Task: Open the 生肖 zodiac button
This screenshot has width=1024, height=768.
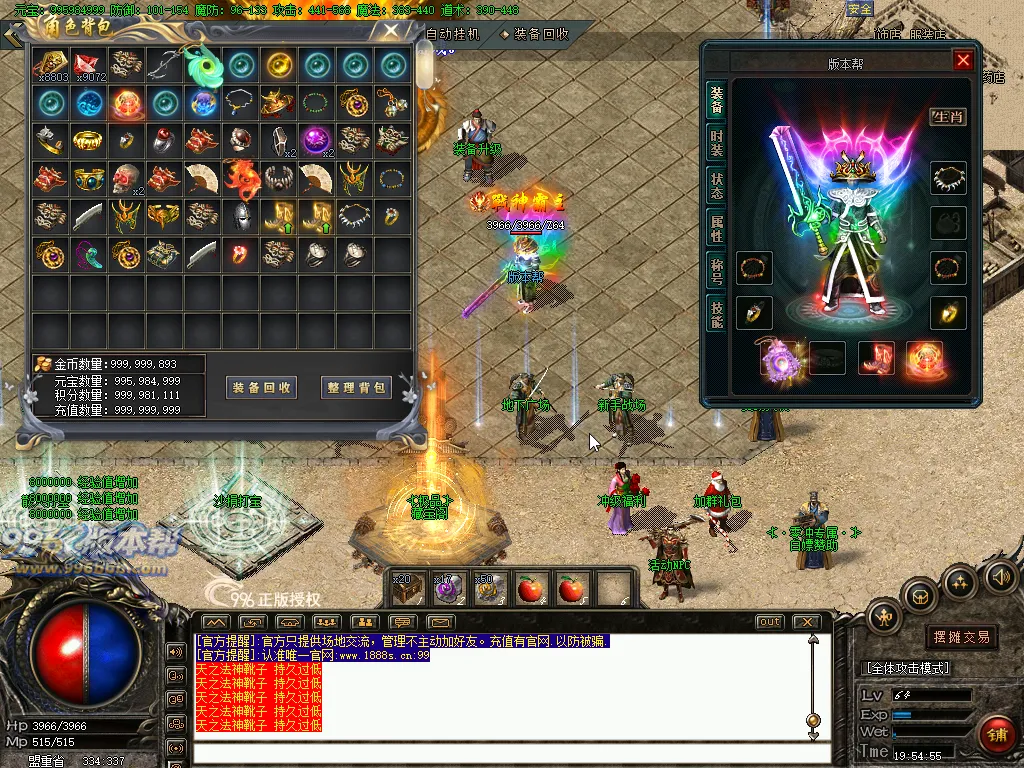Action: coord(948,117)
